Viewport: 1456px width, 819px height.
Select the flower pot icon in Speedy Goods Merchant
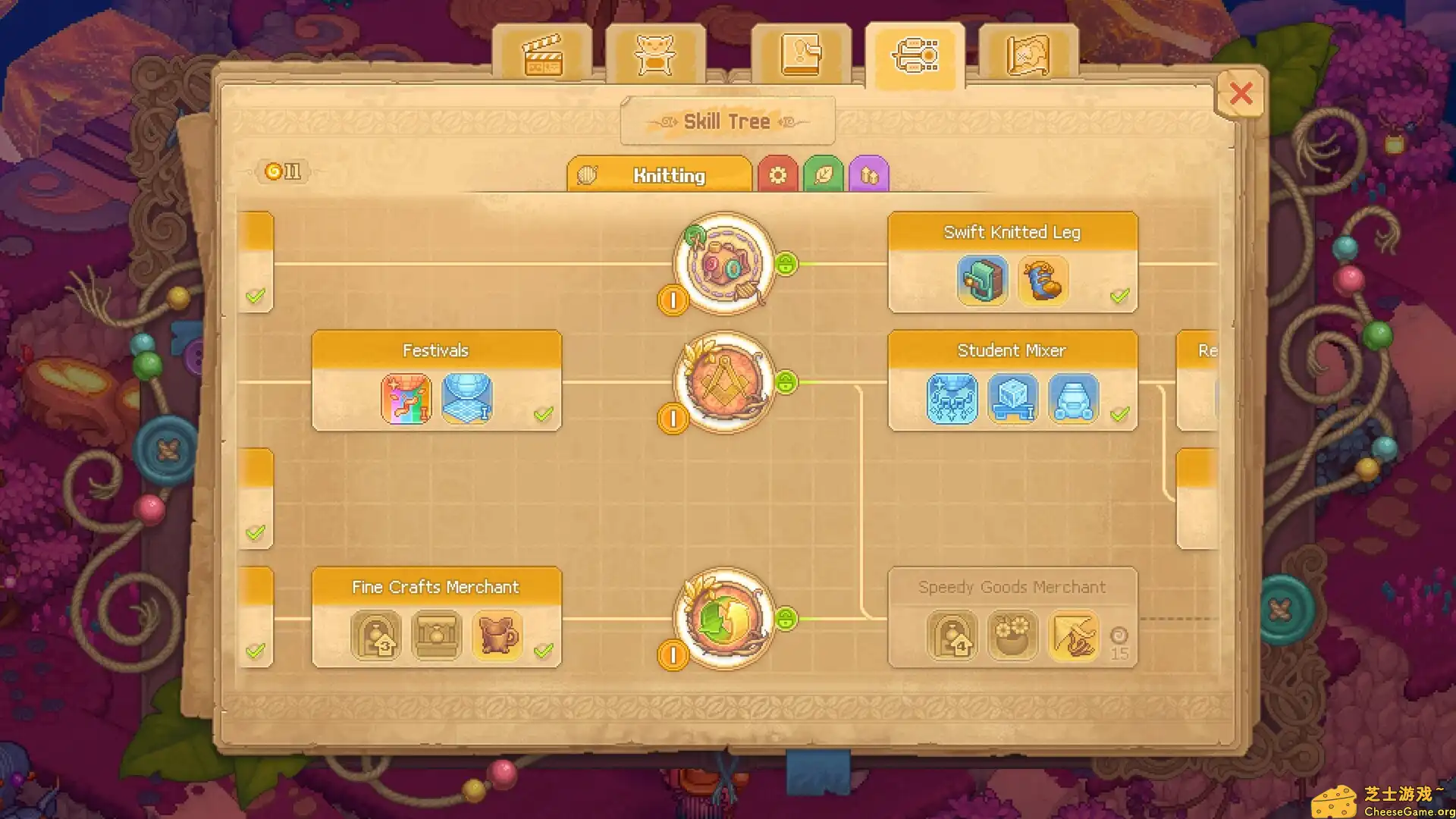(x=1013, y=636)
